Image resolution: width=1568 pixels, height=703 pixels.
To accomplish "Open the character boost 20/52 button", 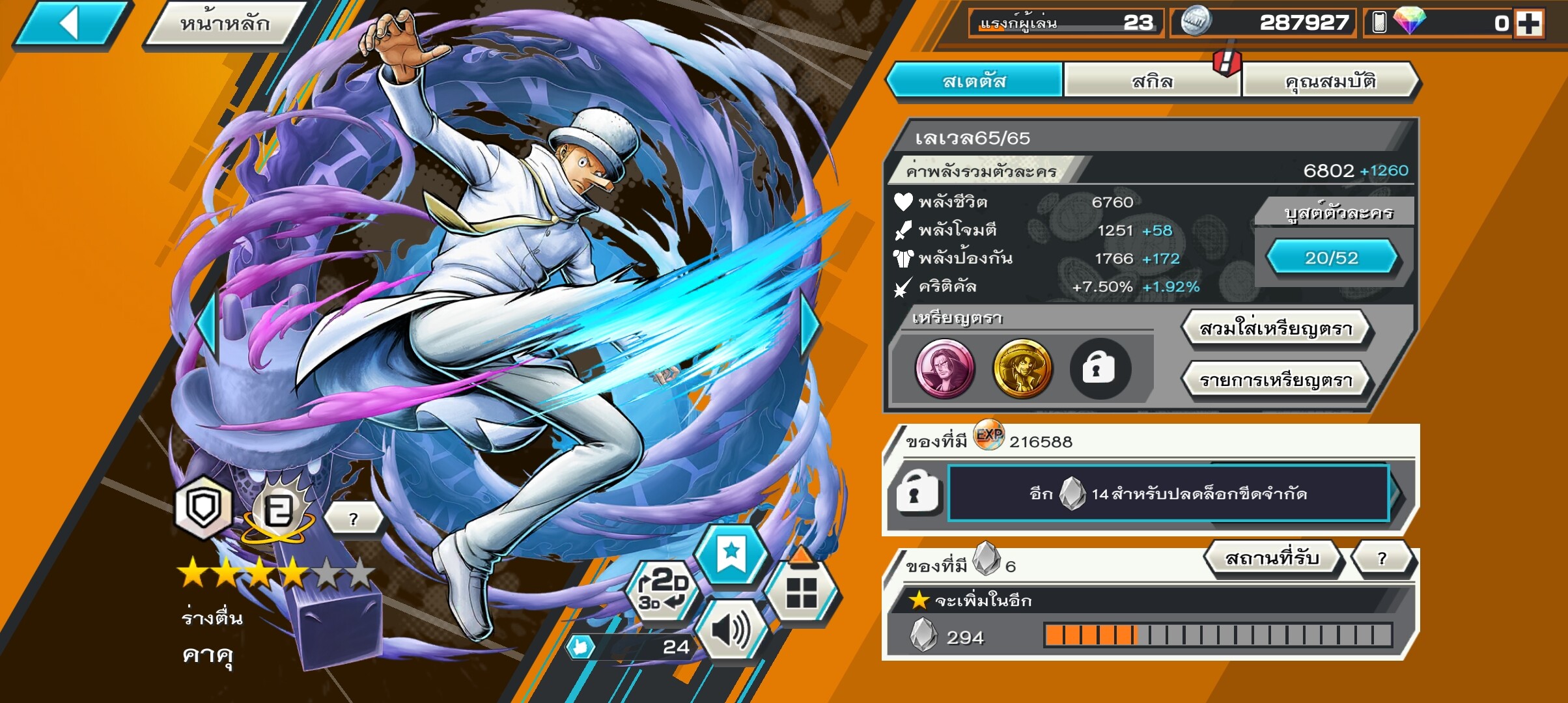I will (x=1331, y=258).
